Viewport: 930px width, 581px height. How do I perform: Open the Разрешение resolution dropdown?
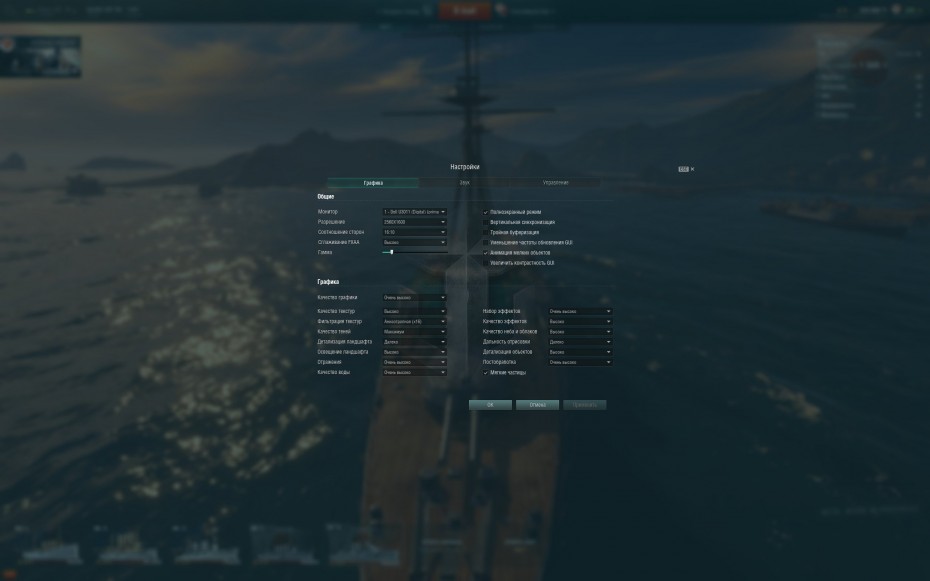click(414, 222)
